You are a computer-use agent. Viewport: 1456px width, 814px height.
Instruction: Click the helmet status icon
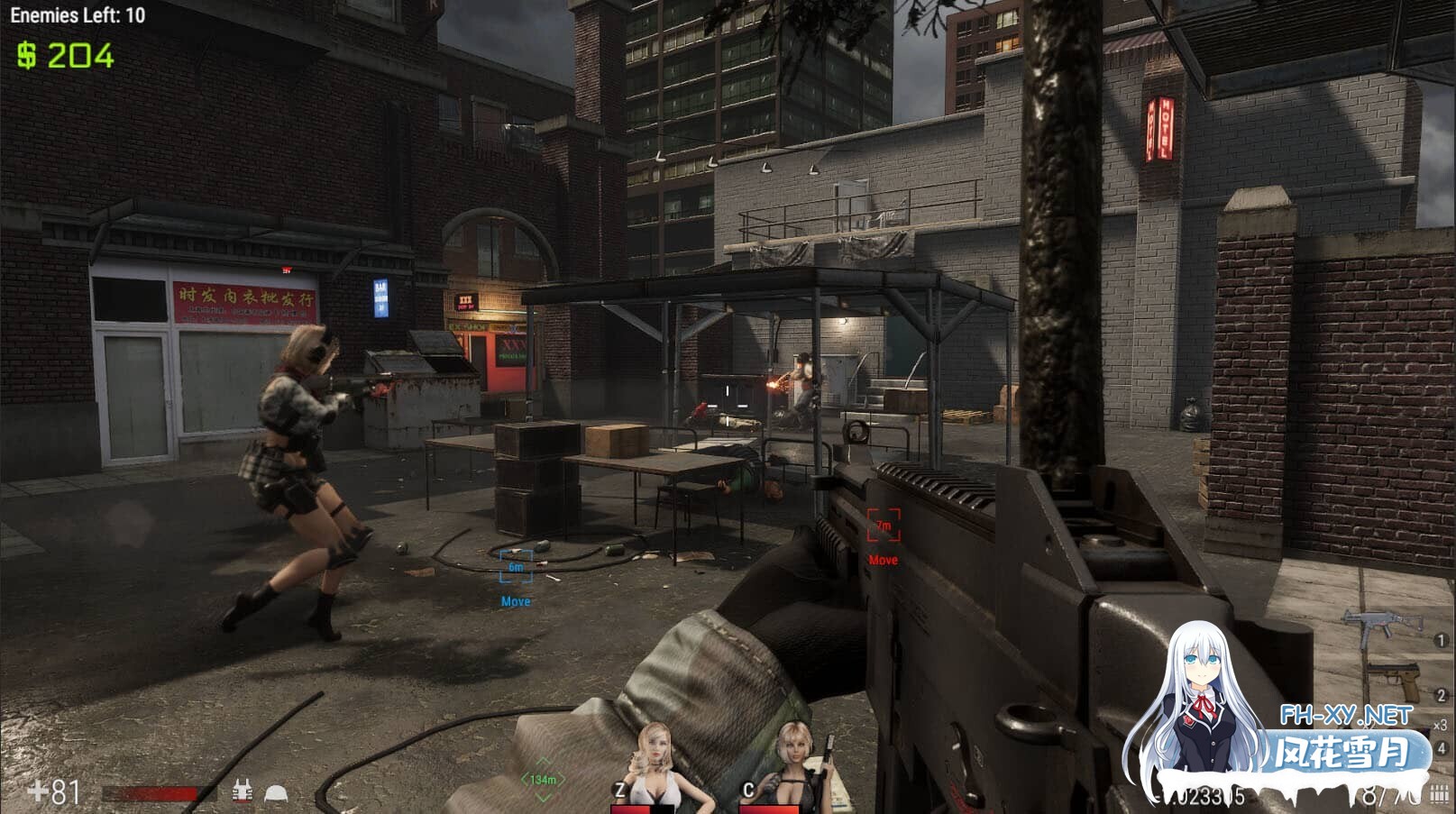[275, 793]
